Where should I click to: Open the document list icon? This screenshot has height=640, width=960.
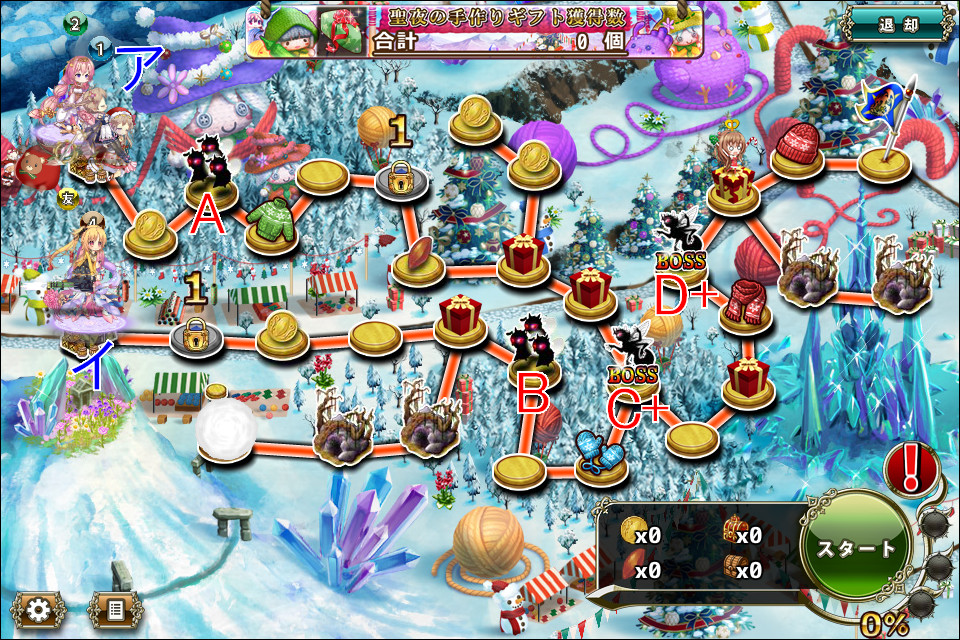[116, 607]
